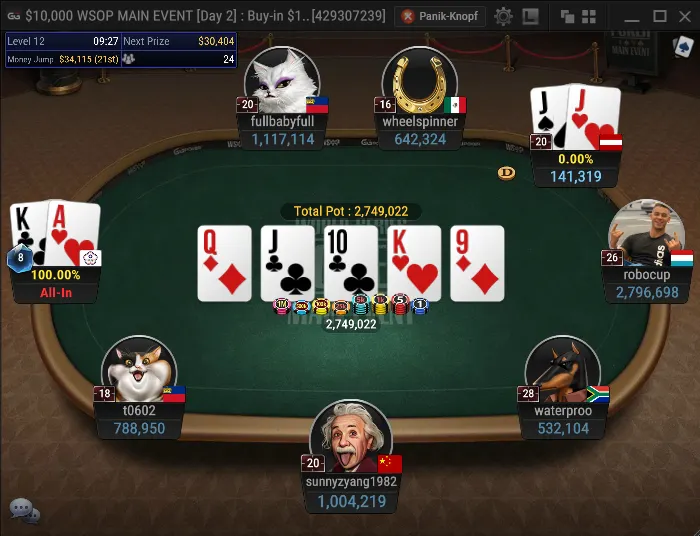This screenshot has width=700, height=536.
Task: Open settings via the gear icon
Action: pos(503,16)
